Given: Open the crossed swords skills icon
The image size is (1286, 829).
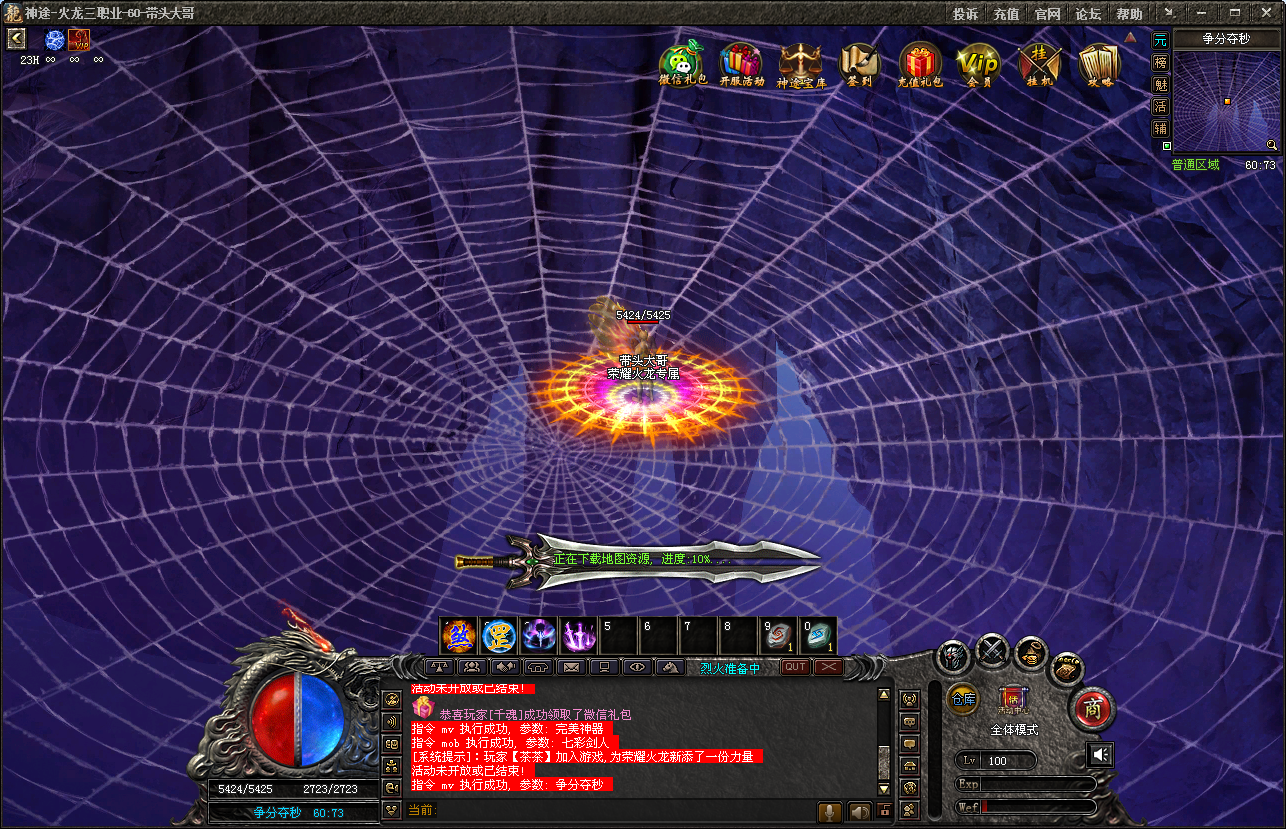Looking at the screenshot, I should [x=992, y=650].
